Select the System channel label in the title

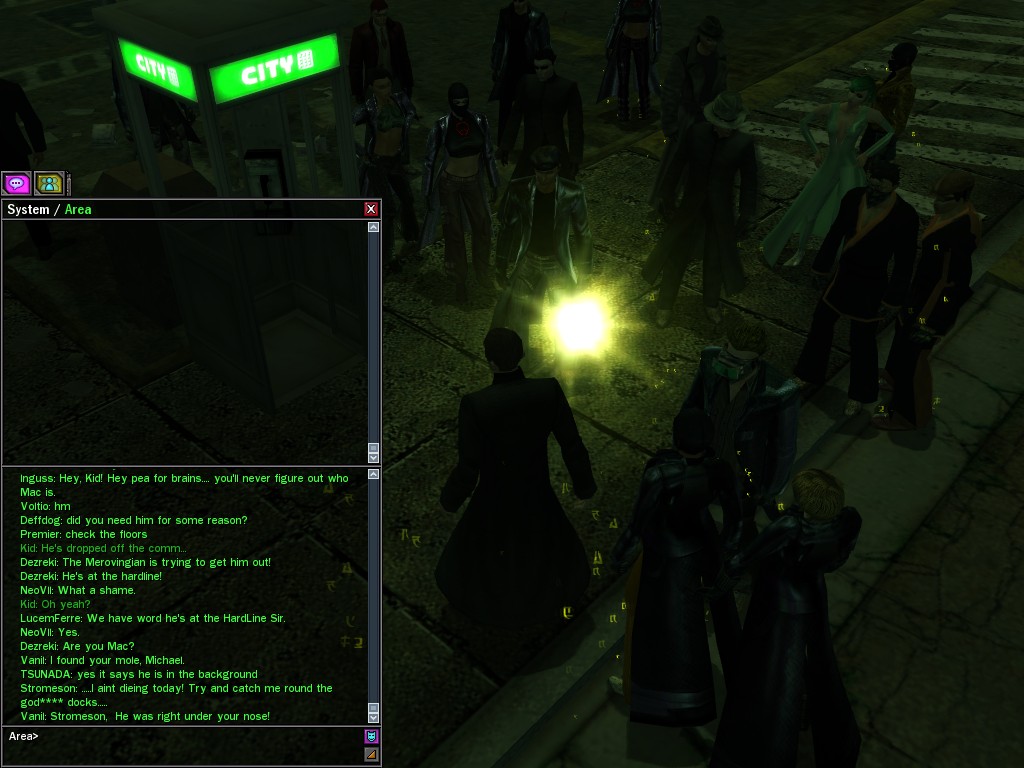28,209
